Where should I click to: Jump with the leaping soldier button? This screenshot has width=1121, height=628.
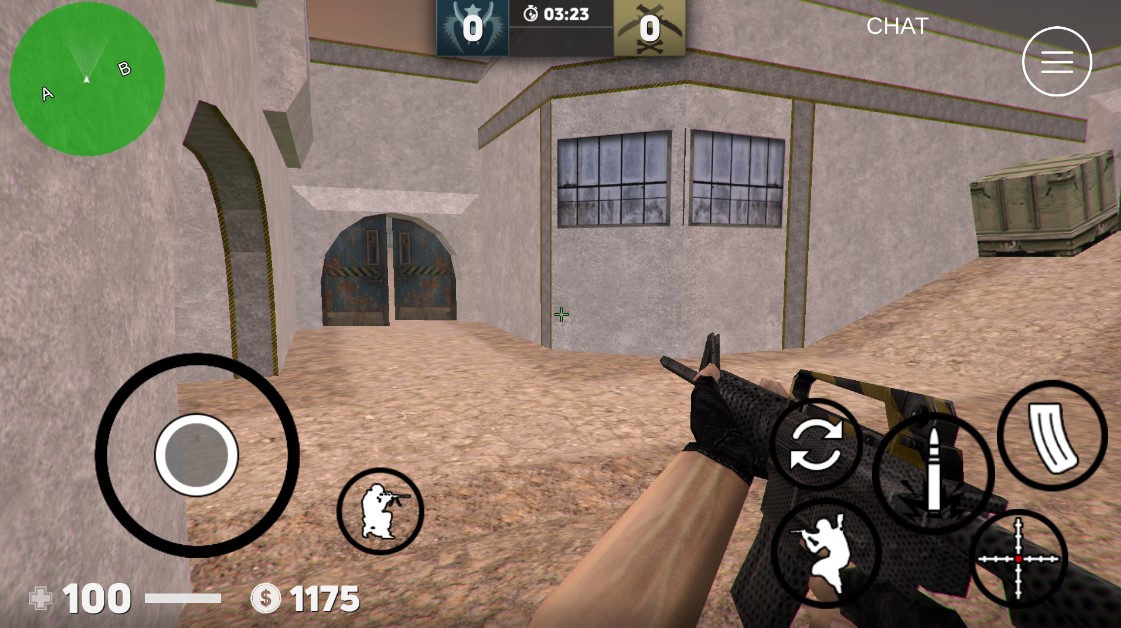click(x=825, y=552)
